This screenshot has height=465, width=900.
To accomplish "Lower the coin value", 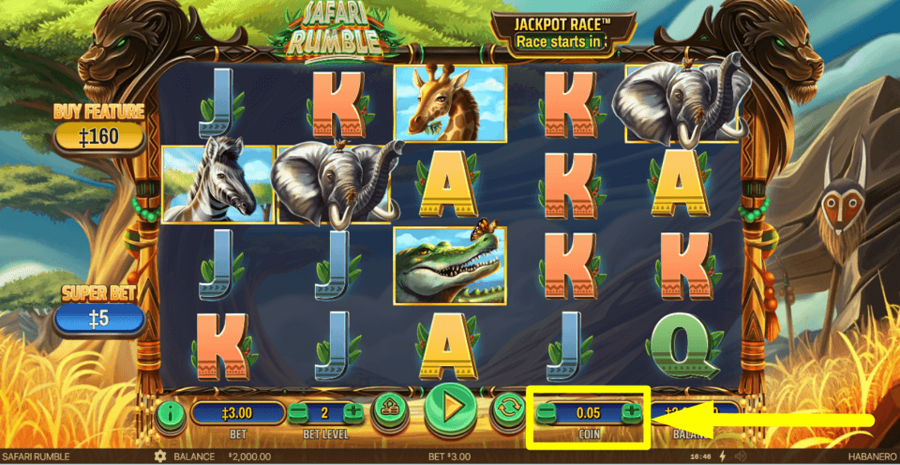I will [x=546, y=411].
